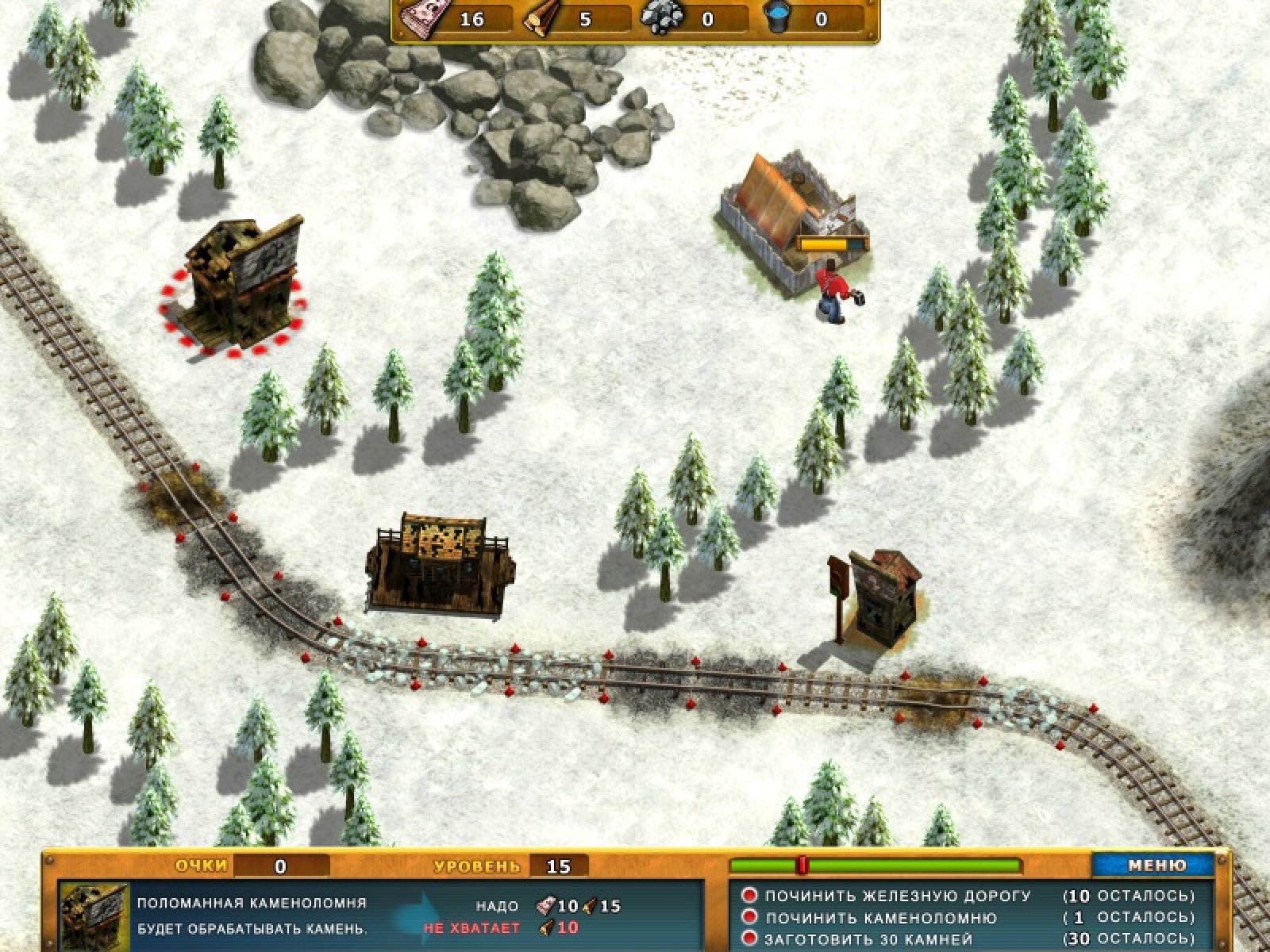Screen dimensions: 1270x952
Task: Select the objective 'Починить железную дорогу'
Action: [897, 896]
